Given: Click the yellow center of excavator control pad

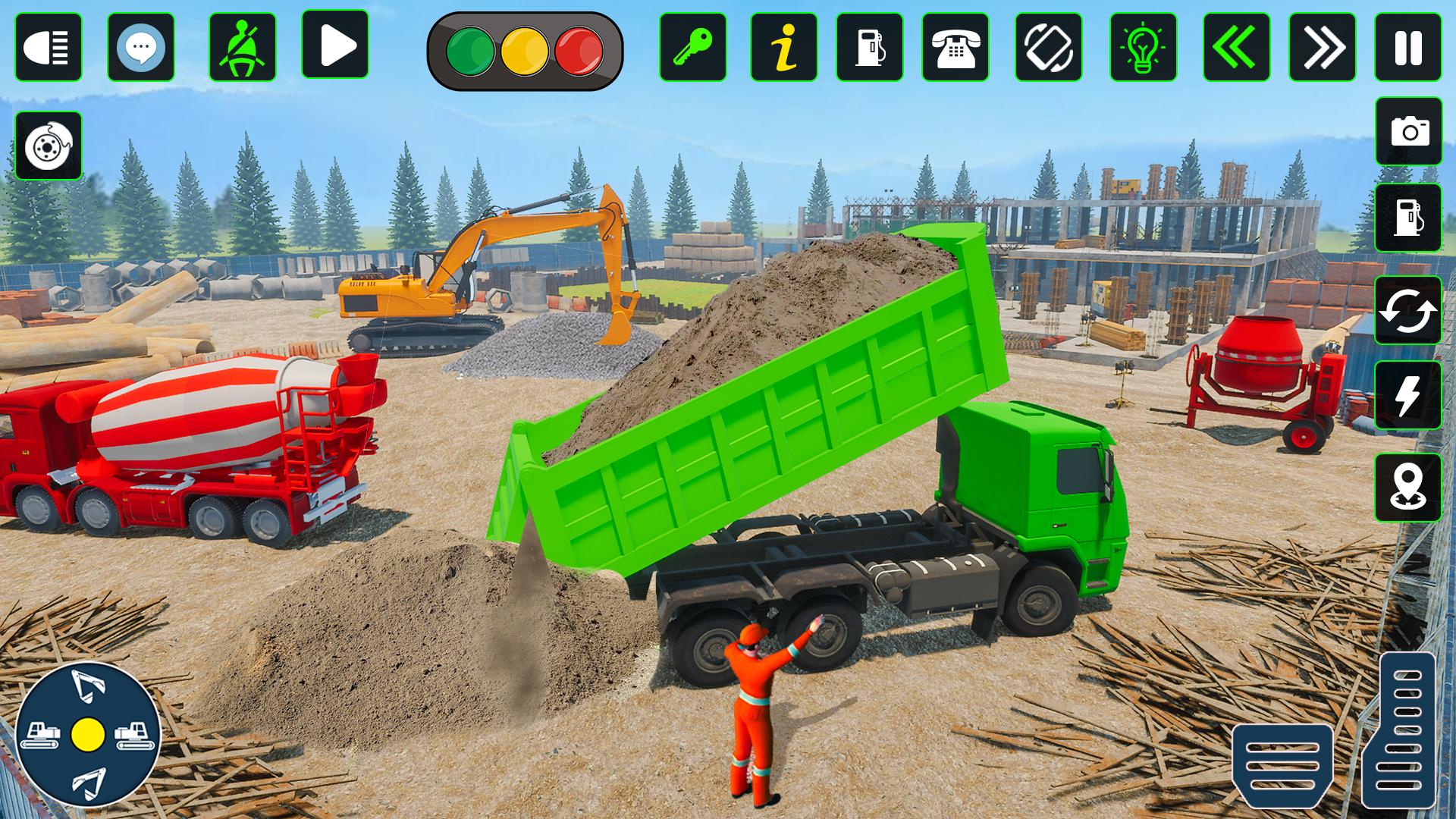Looking at the screenshot, I should (x=88, y=734).
